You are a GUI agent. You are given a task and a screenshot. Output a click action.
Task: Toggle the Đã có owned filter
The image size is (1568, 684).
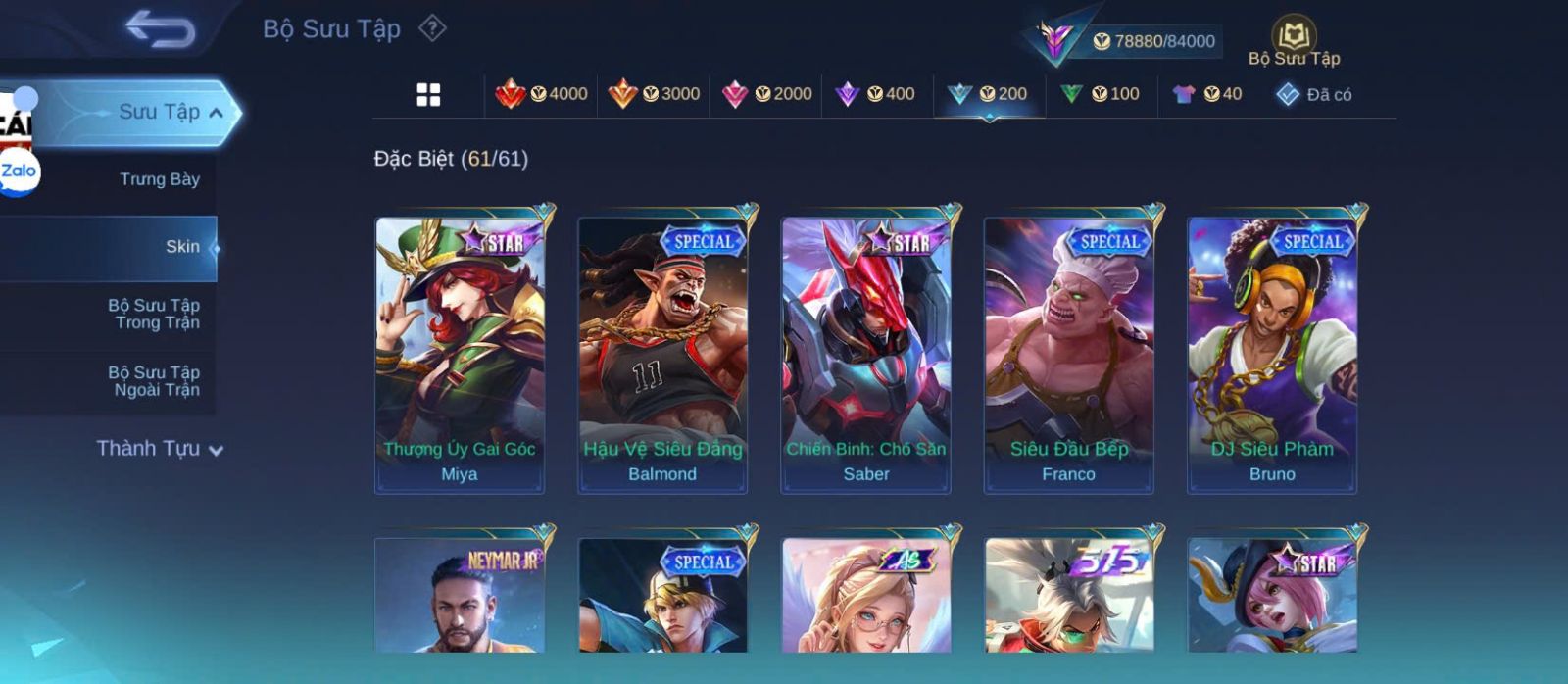click(1314, 94)
